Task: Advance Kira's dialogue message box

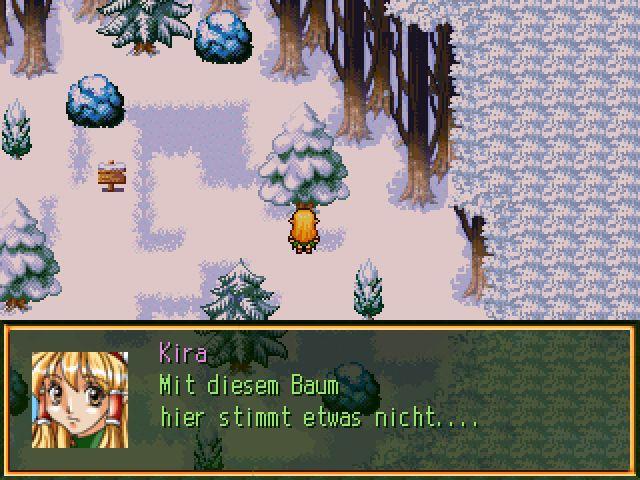Action: click(x=320, y=400)
